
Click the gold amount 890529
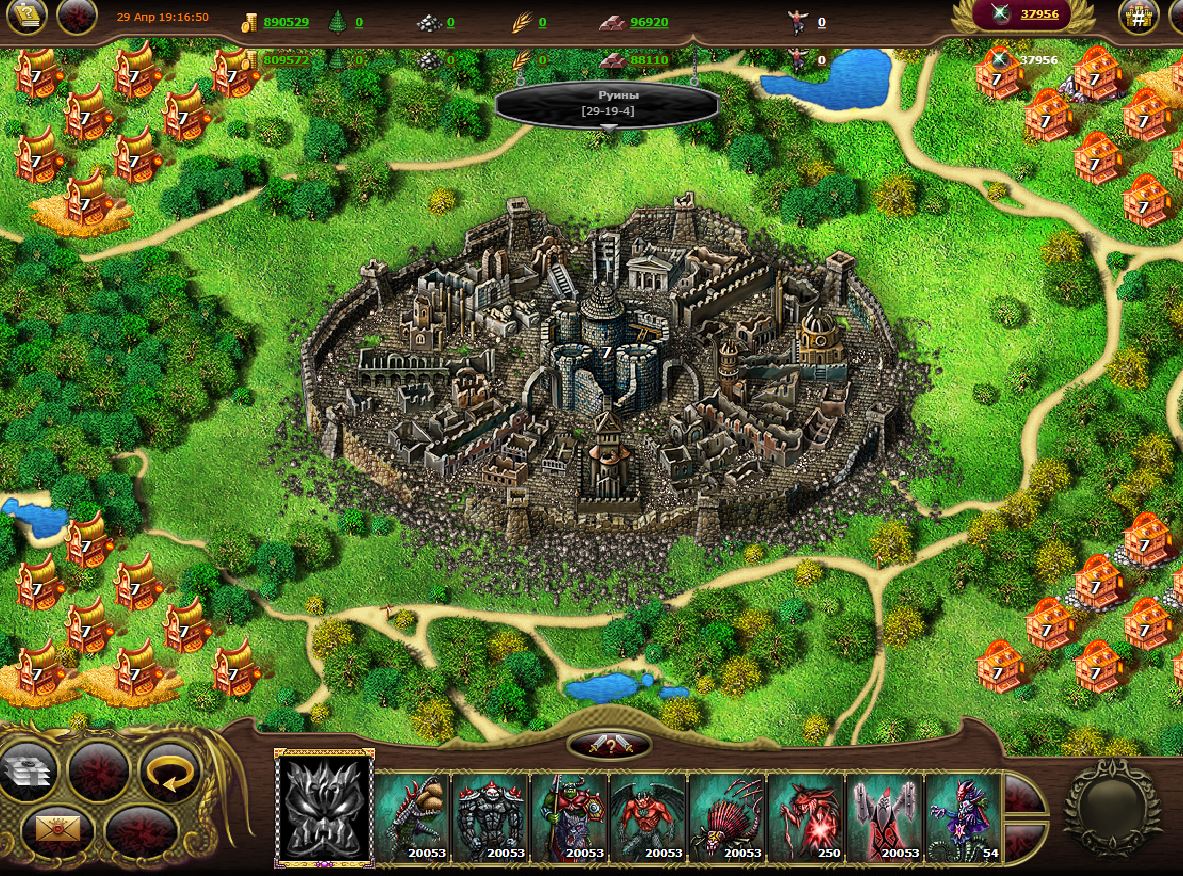click(286, 22)
